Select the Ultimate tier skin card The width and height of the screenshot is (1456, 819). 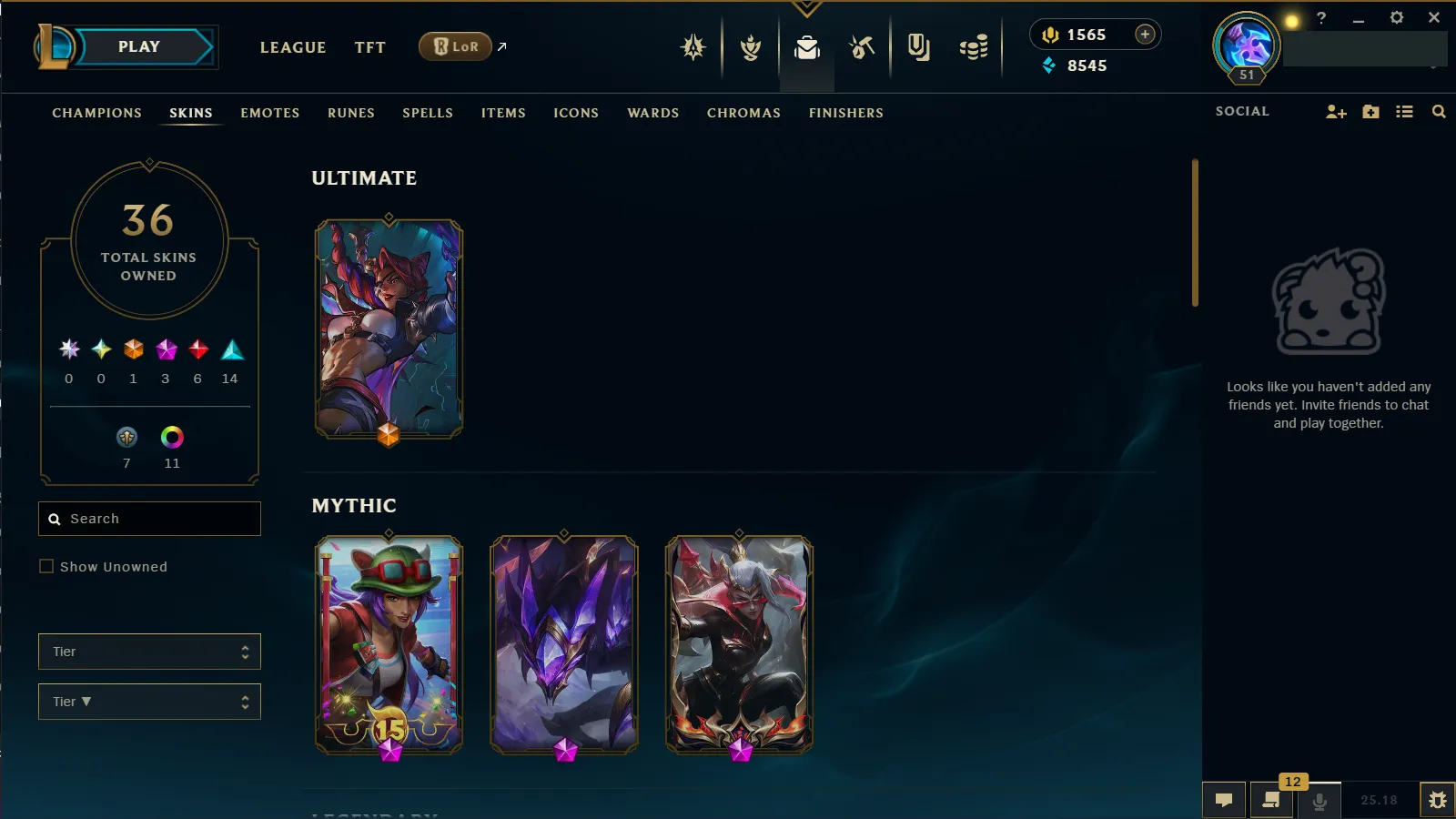pos(389,329)
